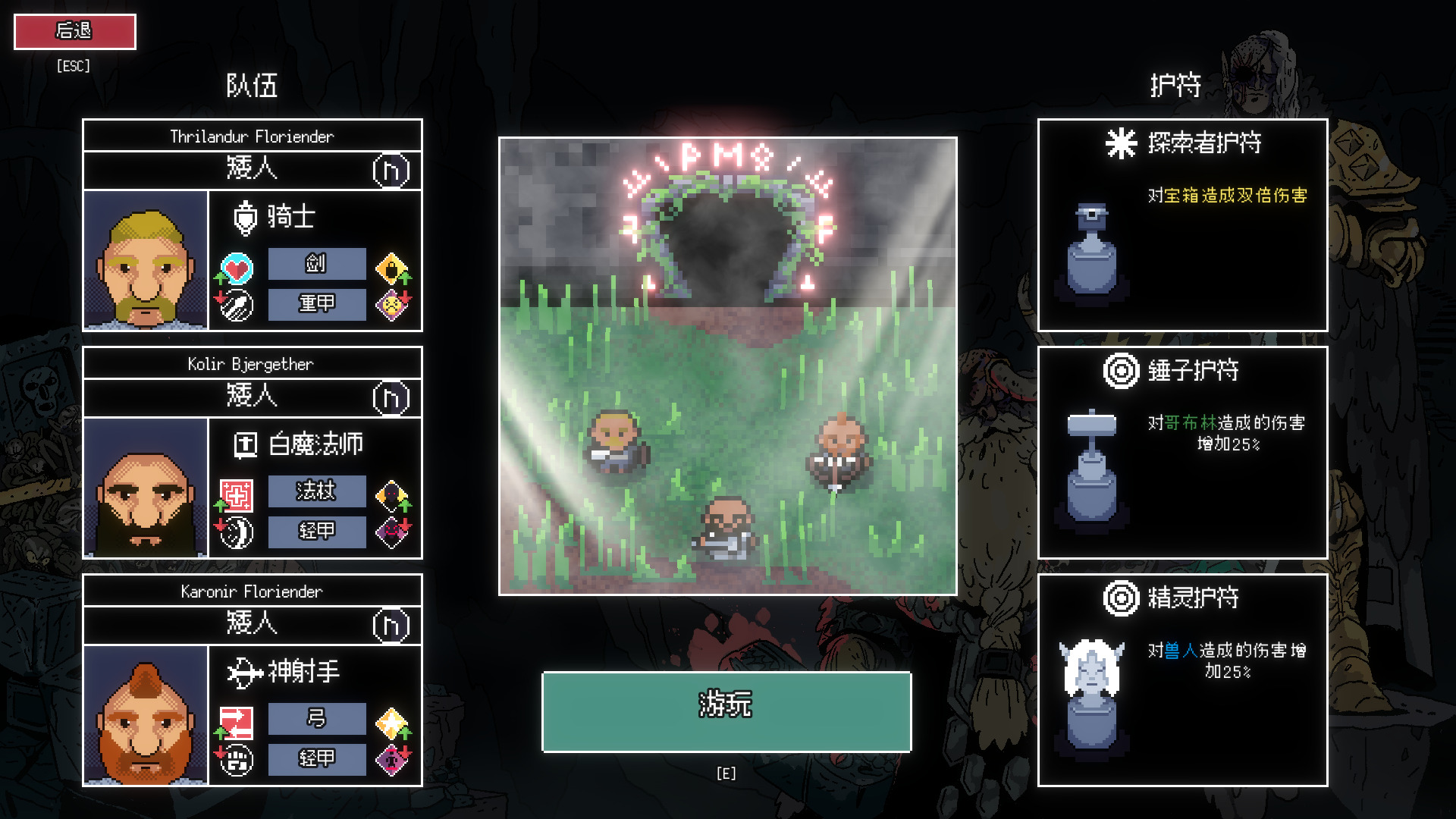Select Thrilandur Floriender's knight portrait
Screen dimensions: 1456x819
pyautogui.click(x=146, y=260)
